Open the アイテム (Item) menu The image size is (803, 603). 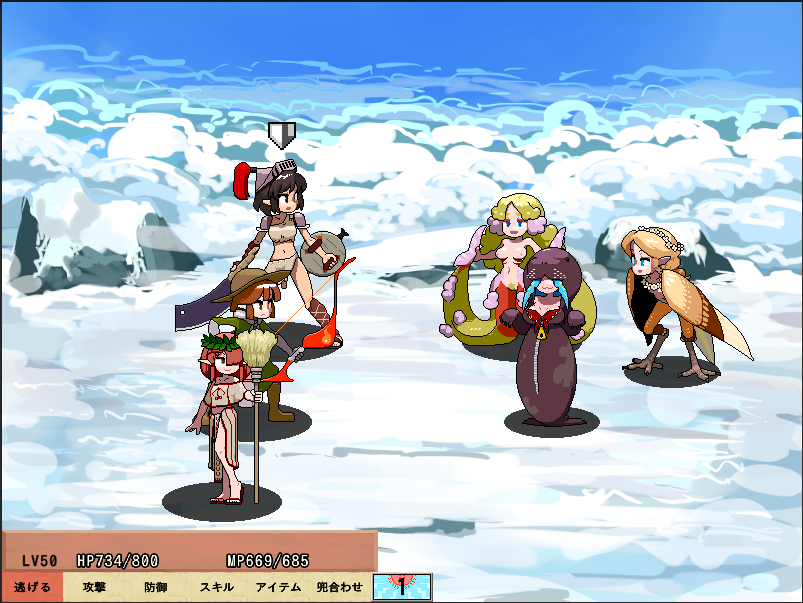pyautogui.click(x=278, y=587)
